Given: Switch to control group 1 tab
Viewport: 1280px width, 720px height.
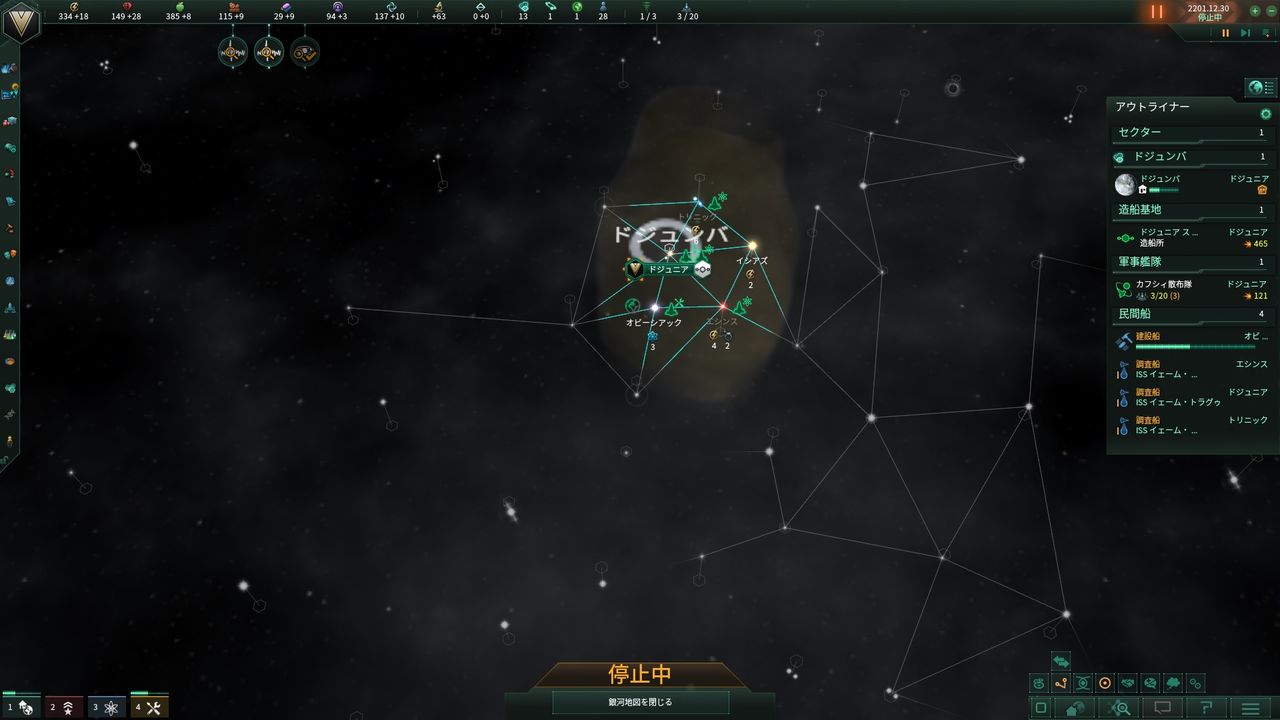Looking at the screenshot, I should click(22, 706).
